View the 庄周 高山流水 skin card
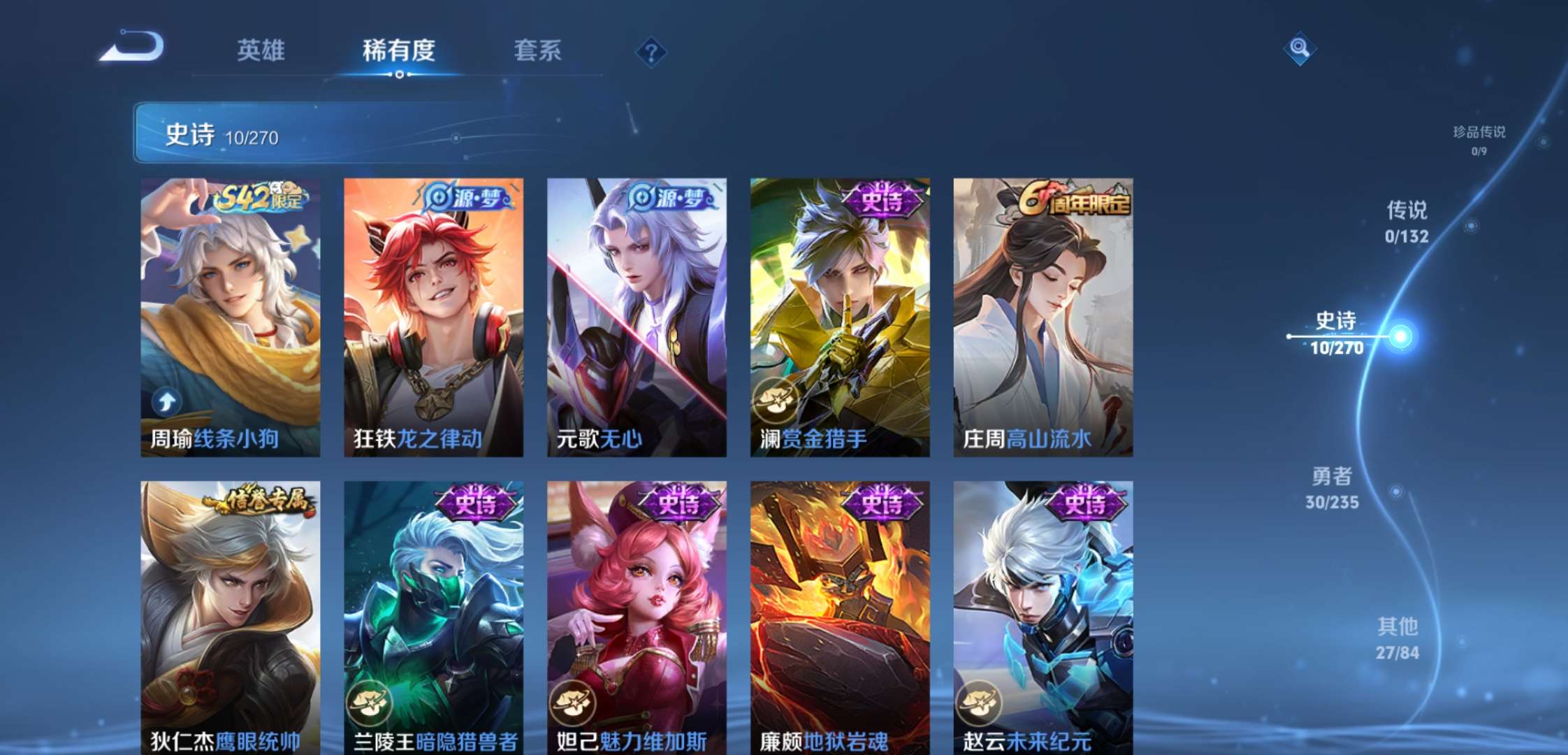Image resolution: width=1568 pixels, height=755 pixels. point(1043,317)
